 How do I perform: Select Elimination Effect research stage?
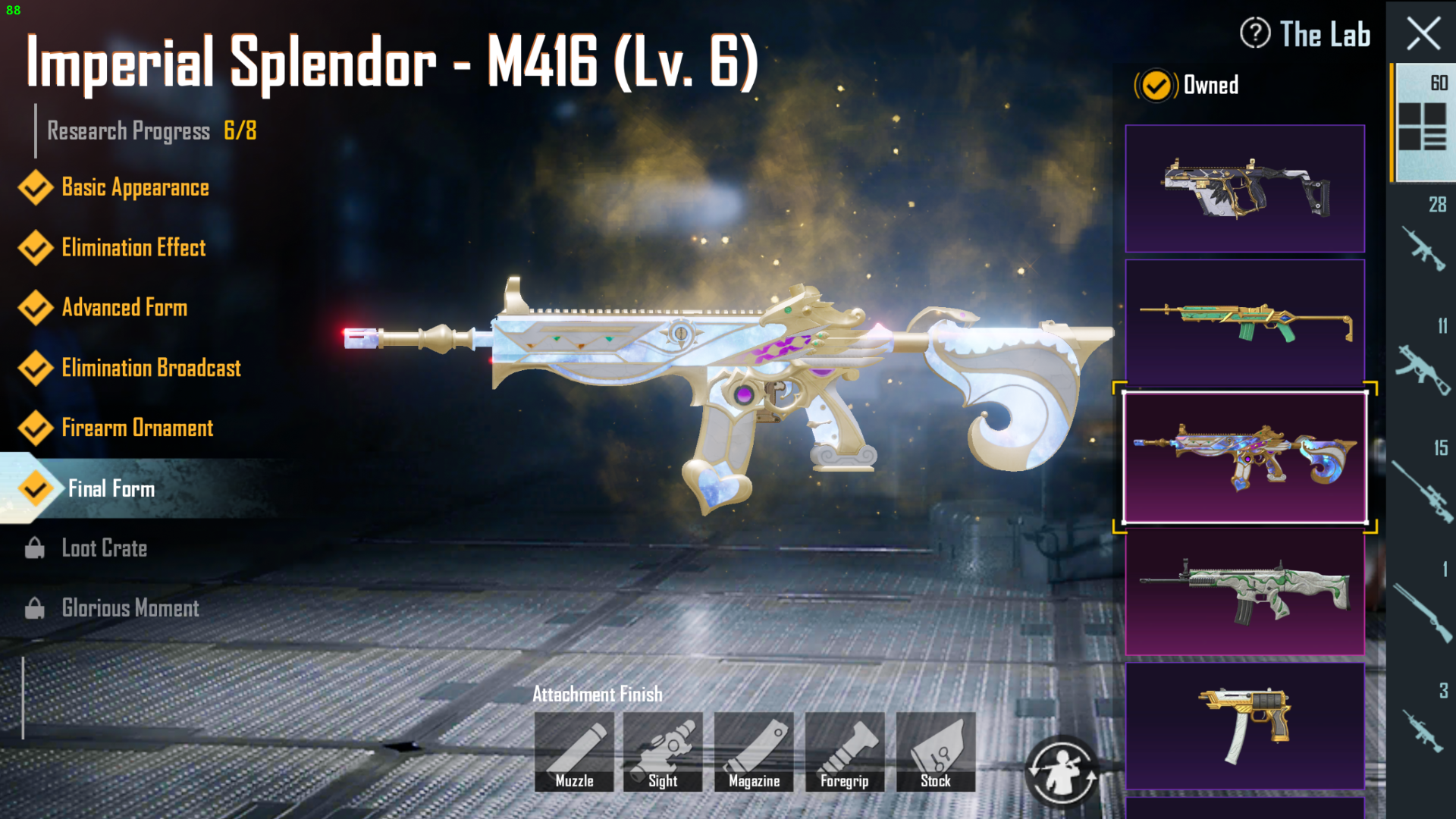[133, 248]
